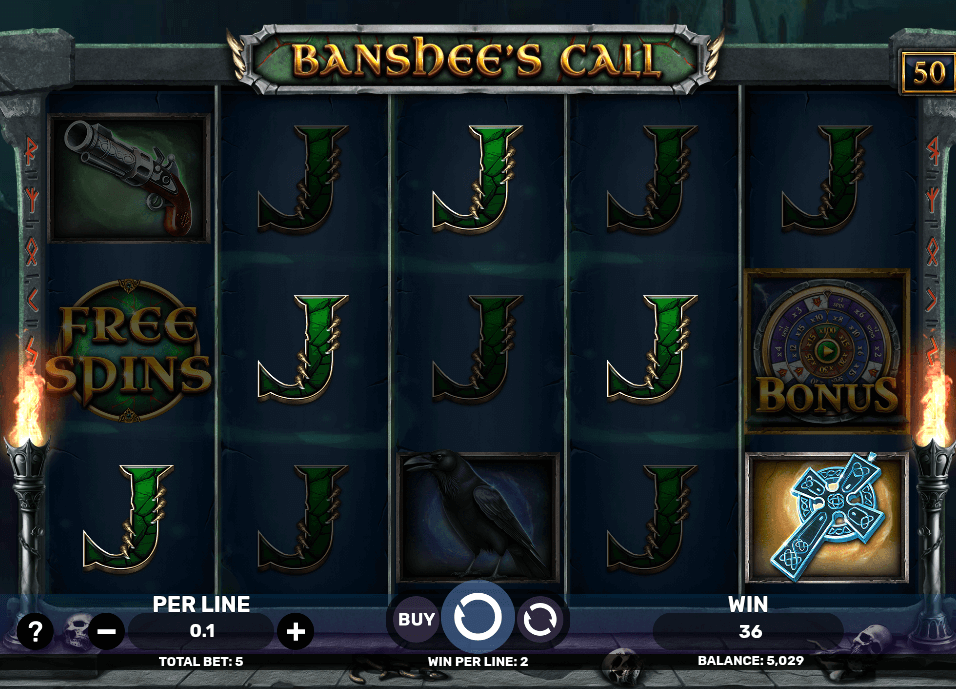Activate the autospin arrows button
Viewport: 956px width, 689px height.
click(540, 619)
